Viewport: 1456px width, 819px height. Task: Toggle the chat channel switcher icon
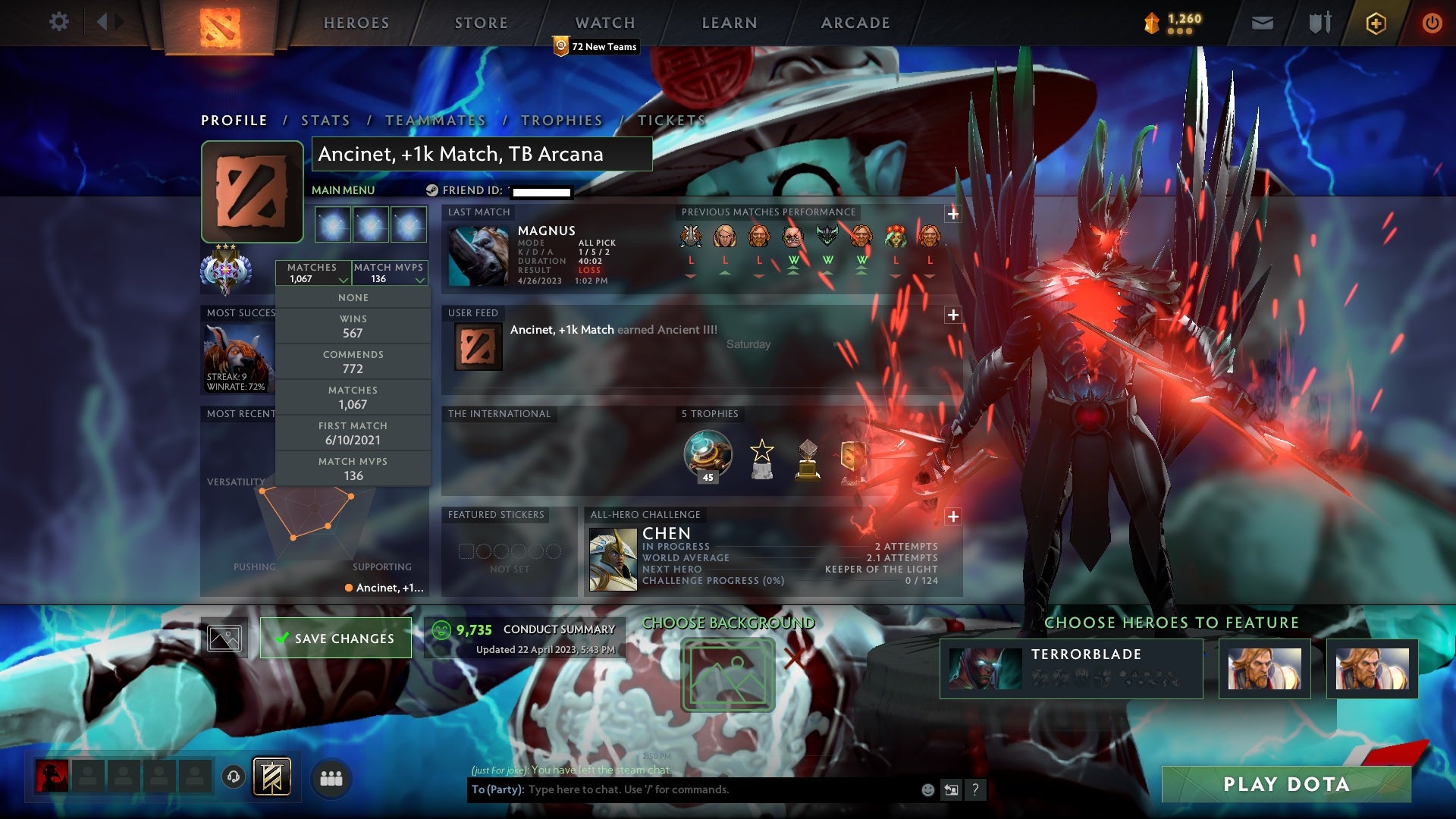click(952, 790)
